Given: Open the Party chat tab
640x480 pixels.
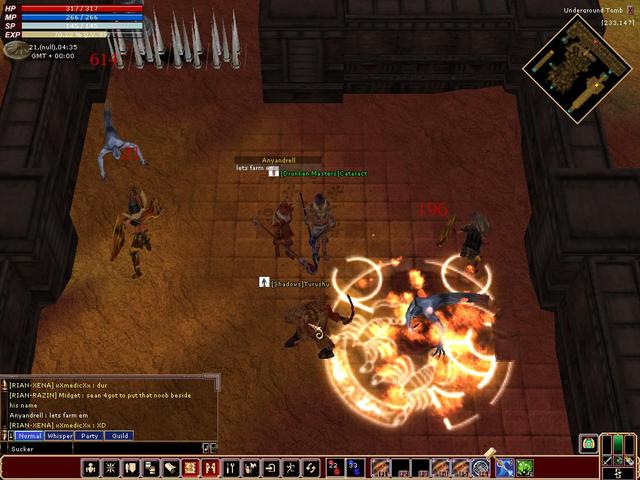Looking at the screenshot, I should click(x=90, y=436).
